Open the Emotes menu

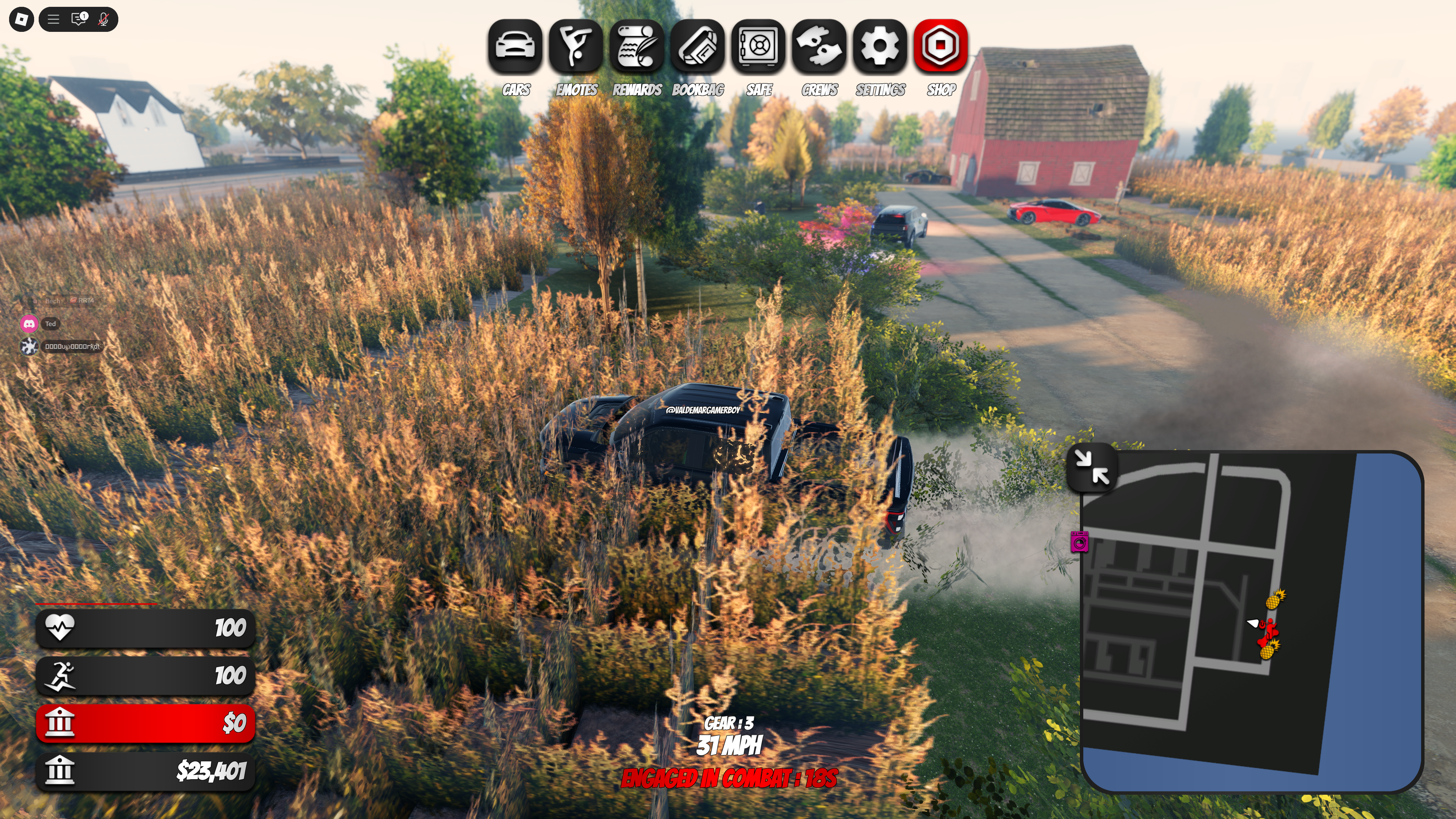[576, 46]
